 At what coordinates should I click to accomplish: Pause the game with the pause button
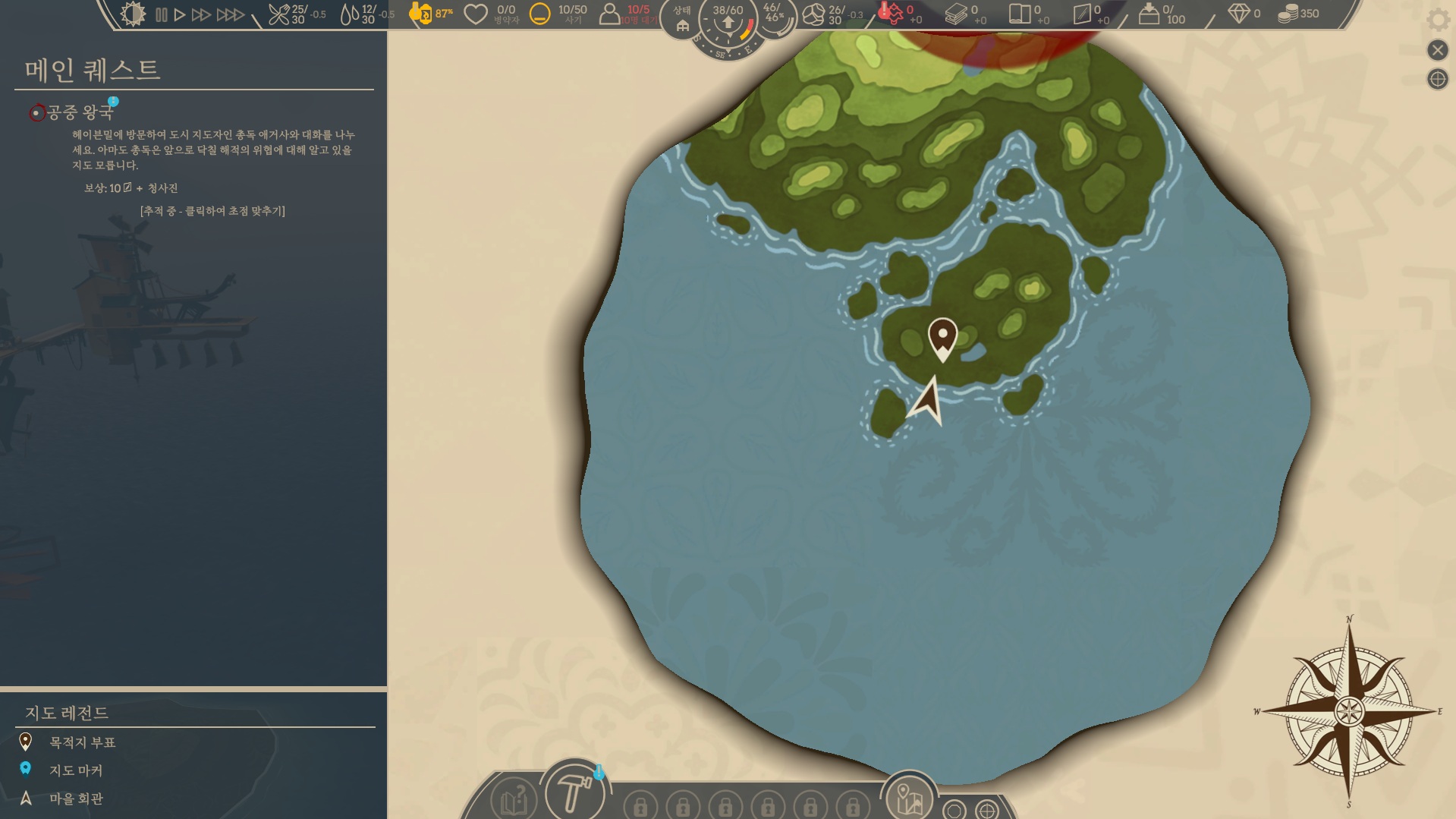(x=161, y=14)
